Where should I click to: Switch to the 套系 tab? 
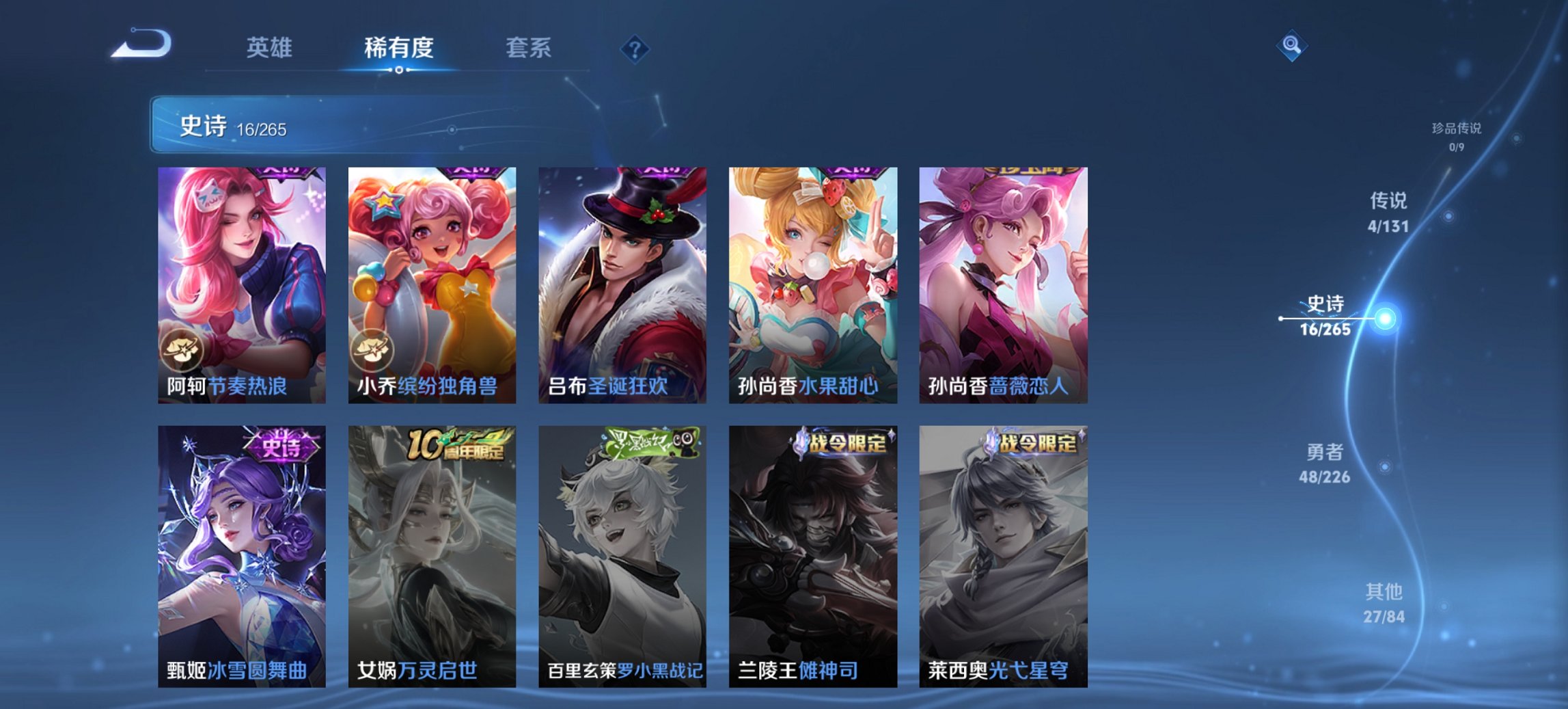(x=528, y=48)
